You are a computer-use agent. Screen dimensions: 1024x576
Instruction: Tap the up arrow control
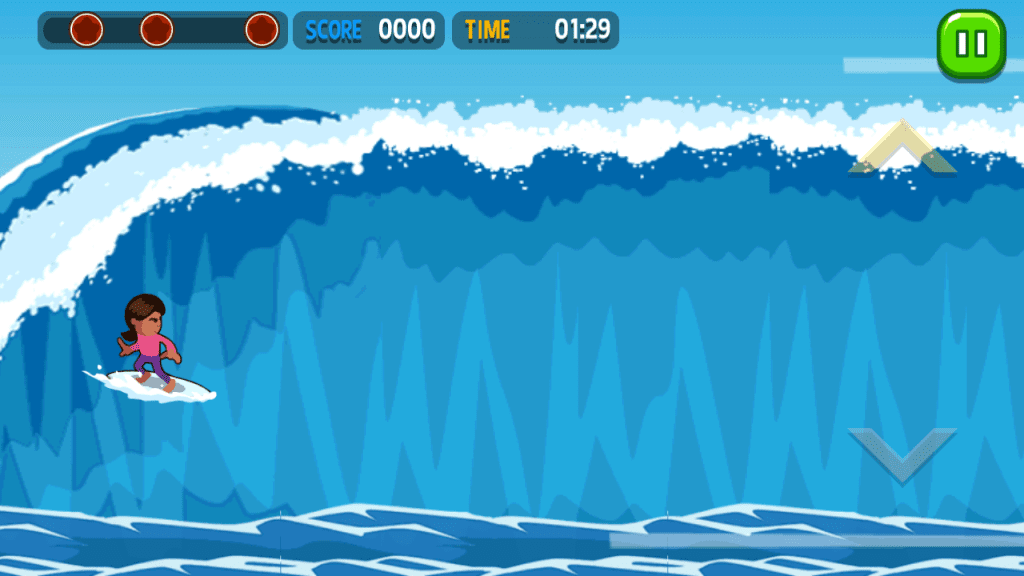pos(902,150)
